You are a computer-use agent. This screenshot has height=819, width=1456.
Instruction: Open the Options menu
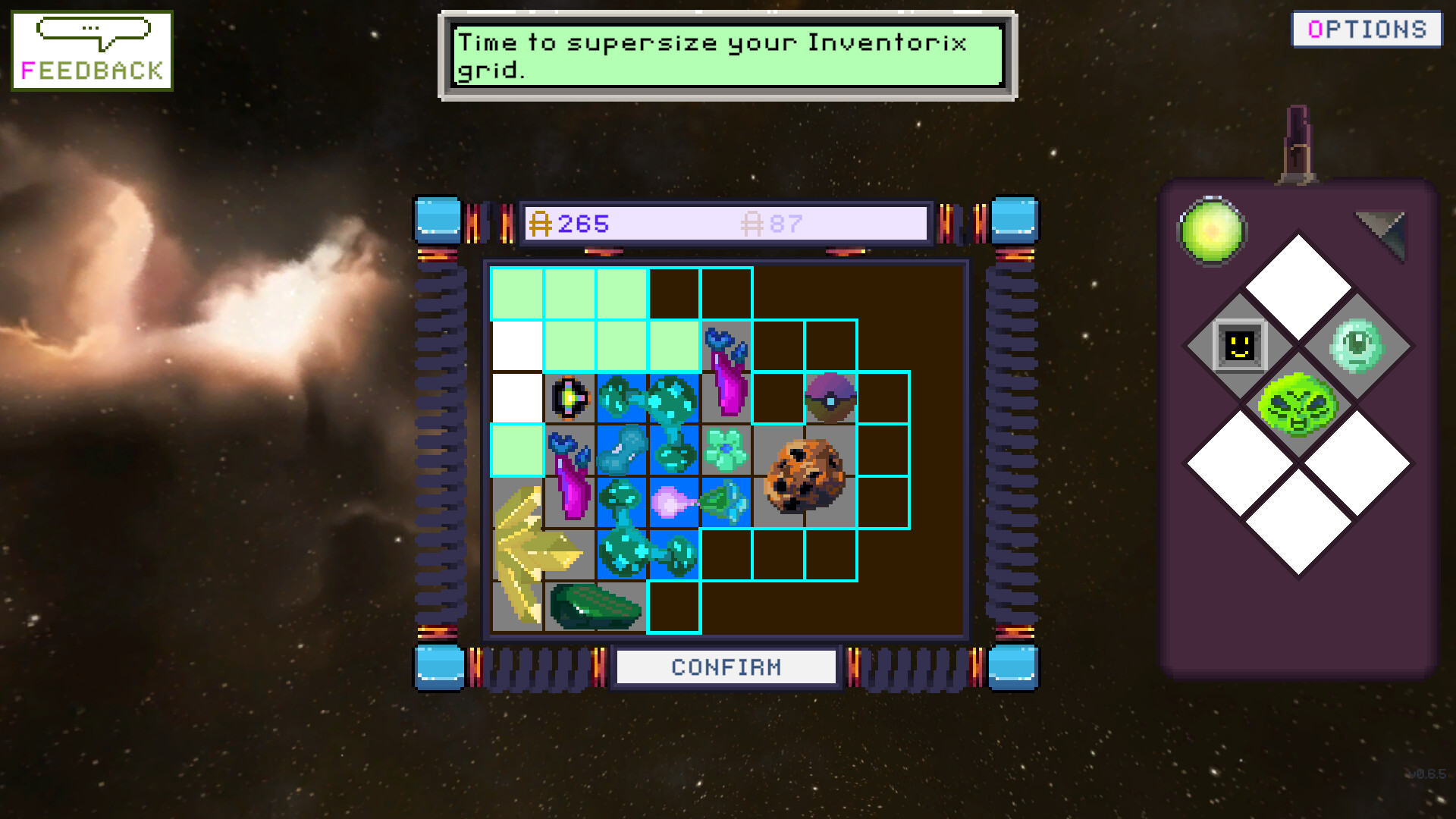pos(1367,30)
